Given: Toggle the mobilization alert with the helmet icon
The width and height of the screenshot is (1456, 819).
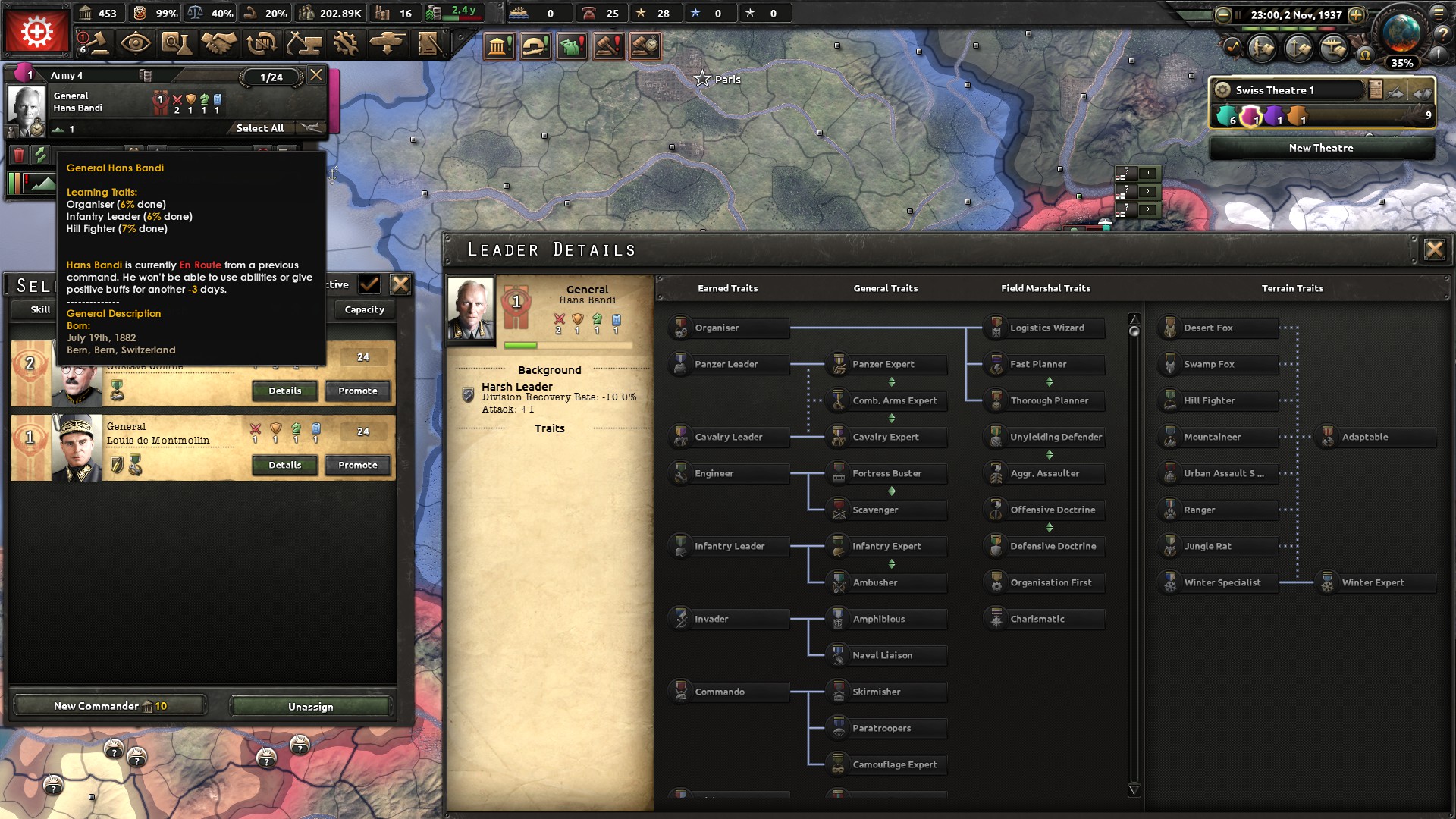Looking at the screenshot, I should click(x=536, y=45).
